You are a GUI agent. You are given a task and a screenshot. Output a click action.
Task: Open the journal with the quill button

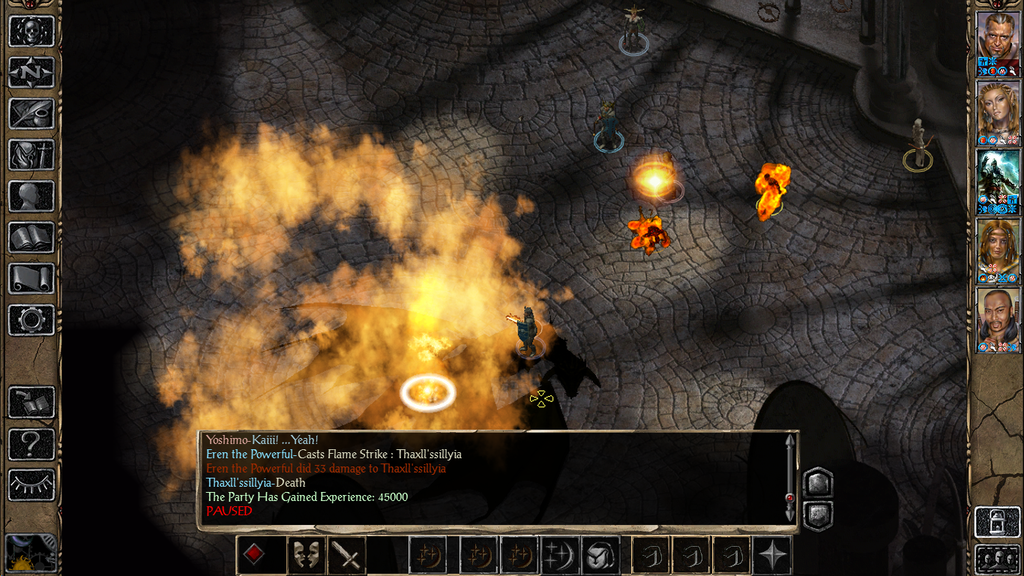tap(31, 113)
